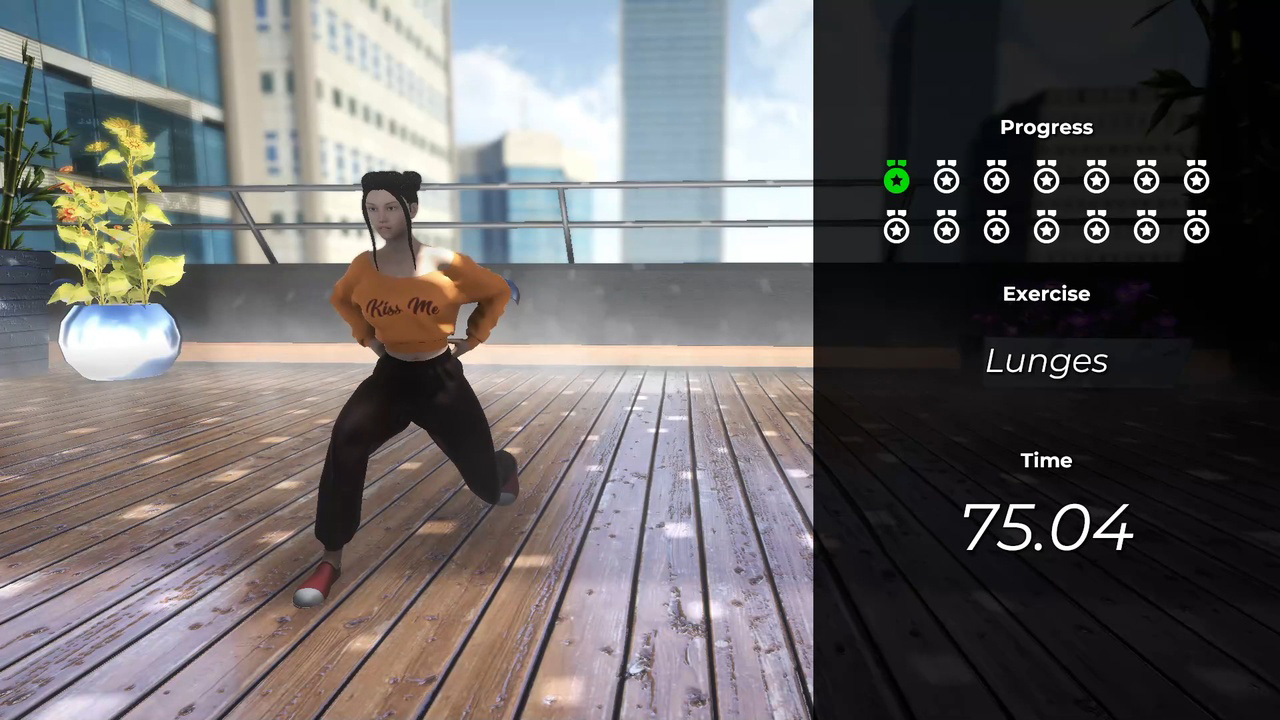
Task: Select the last medal in the top row
Action: pos(1196,179)
